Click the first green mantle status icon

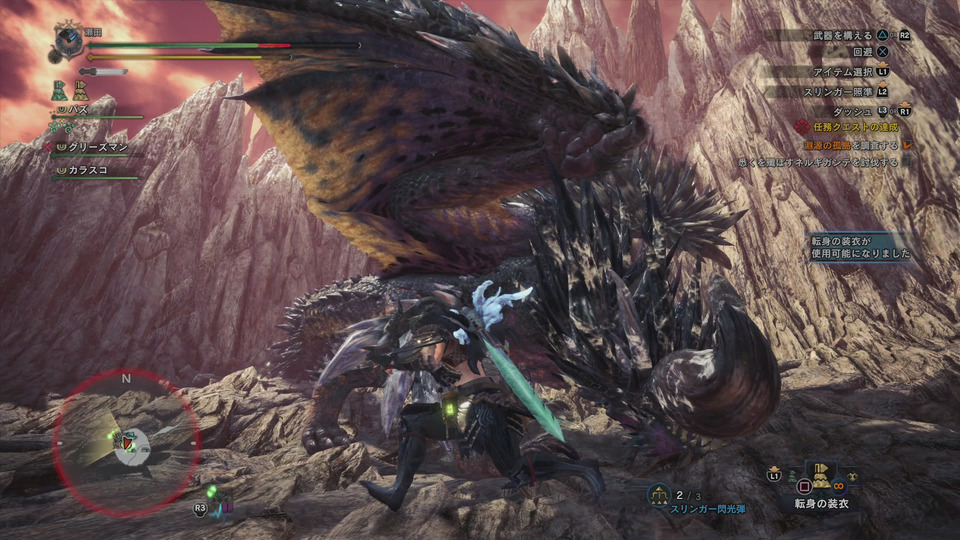59,90
